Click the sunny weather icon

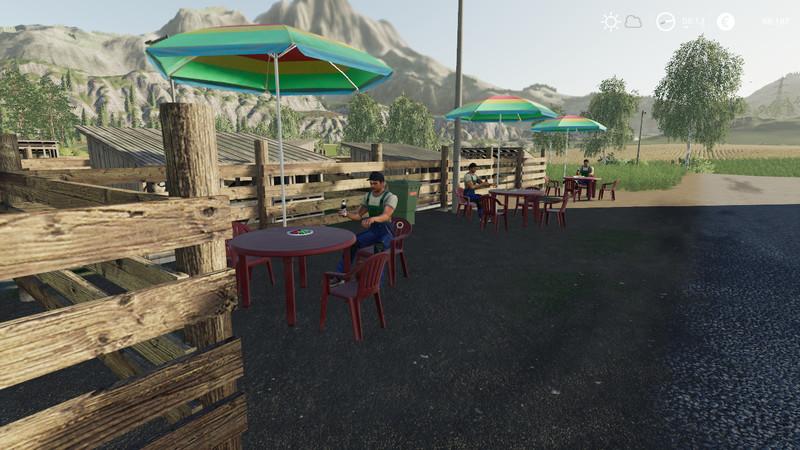tap(610, 21)
